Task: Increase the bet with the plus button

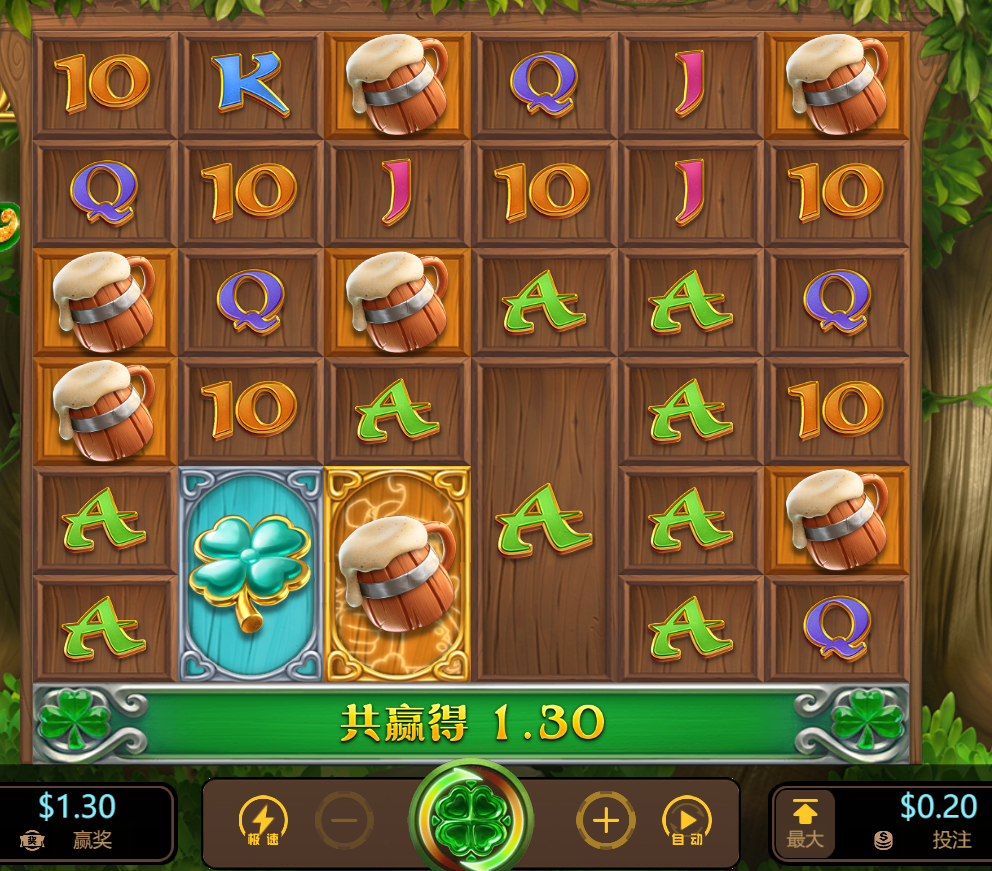Action: click(605, 821)
